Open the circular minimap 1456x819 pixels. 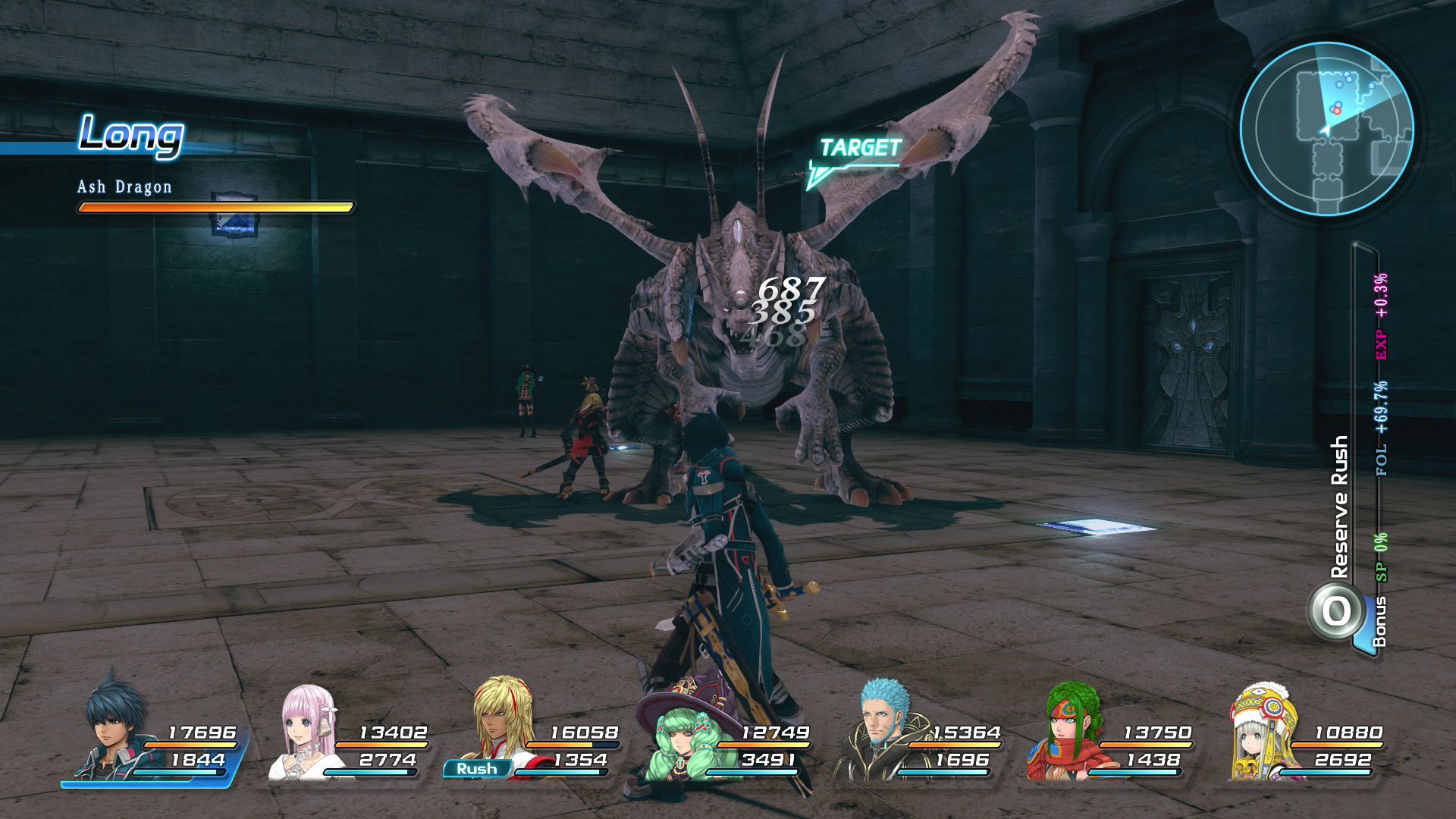(1326, 129)
